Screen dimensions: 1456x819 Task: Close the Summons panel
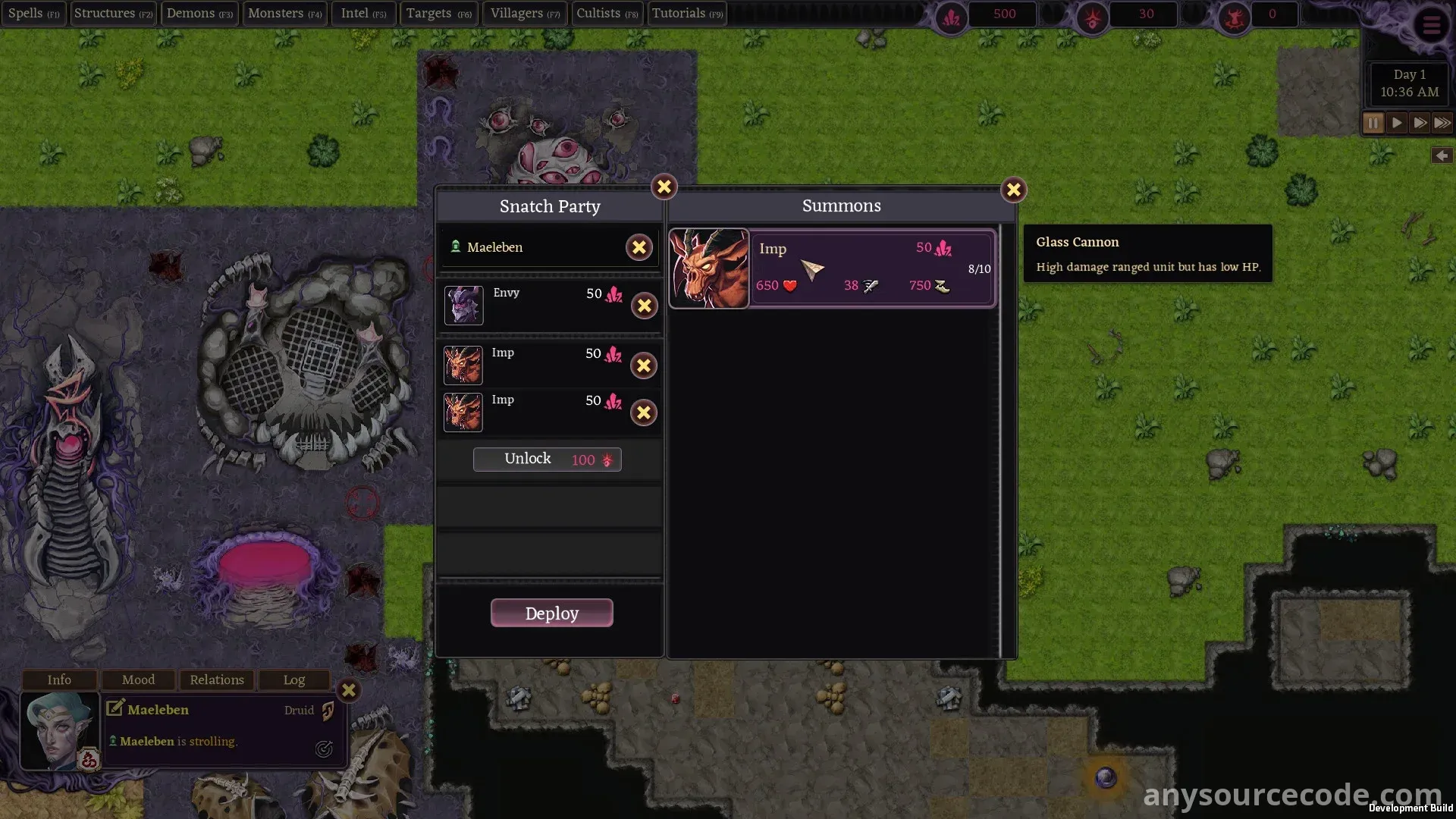coord(1013,190)
